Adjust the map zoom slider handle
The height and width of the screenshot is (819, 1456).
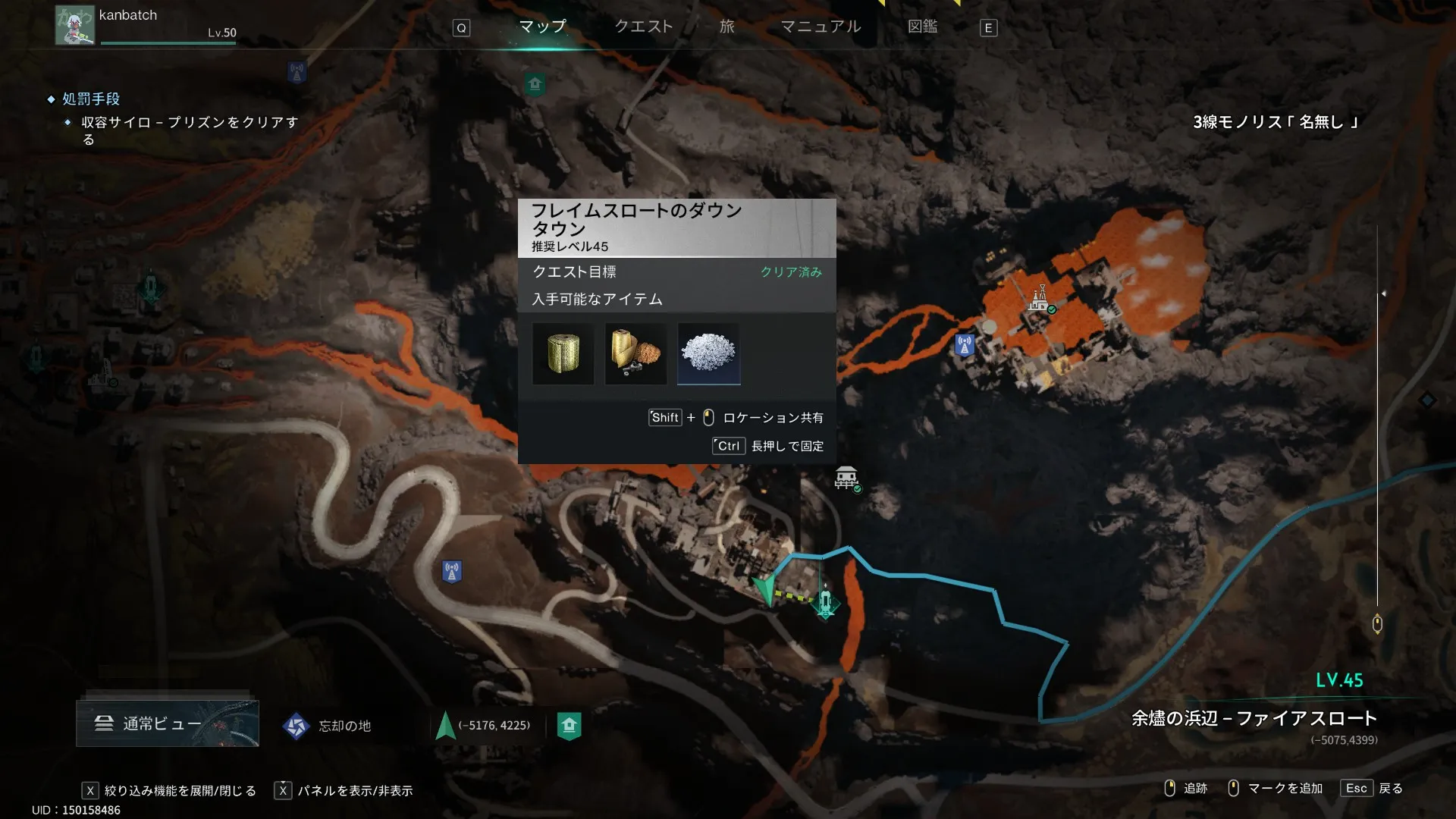[1377, 624]
